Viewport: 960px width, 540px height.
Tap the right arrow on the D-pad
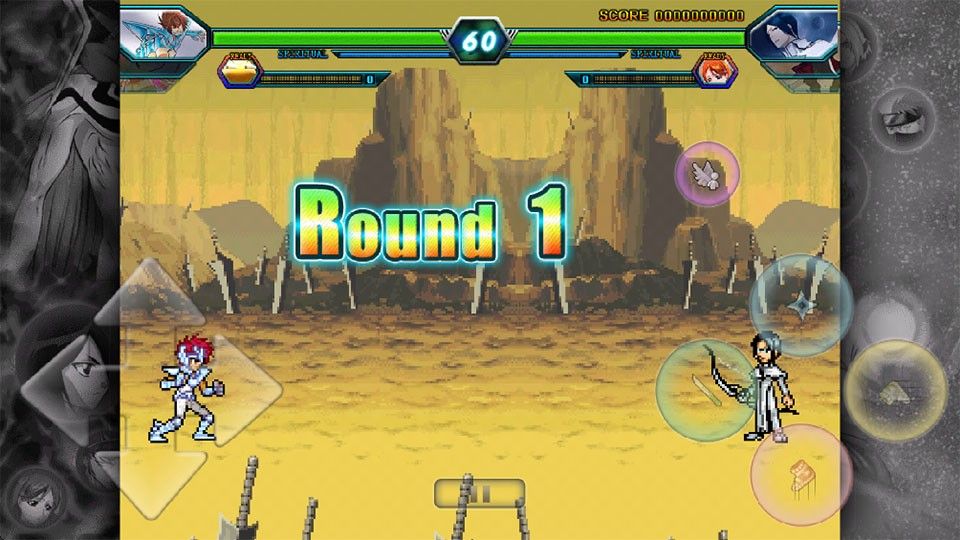point(244,385)
